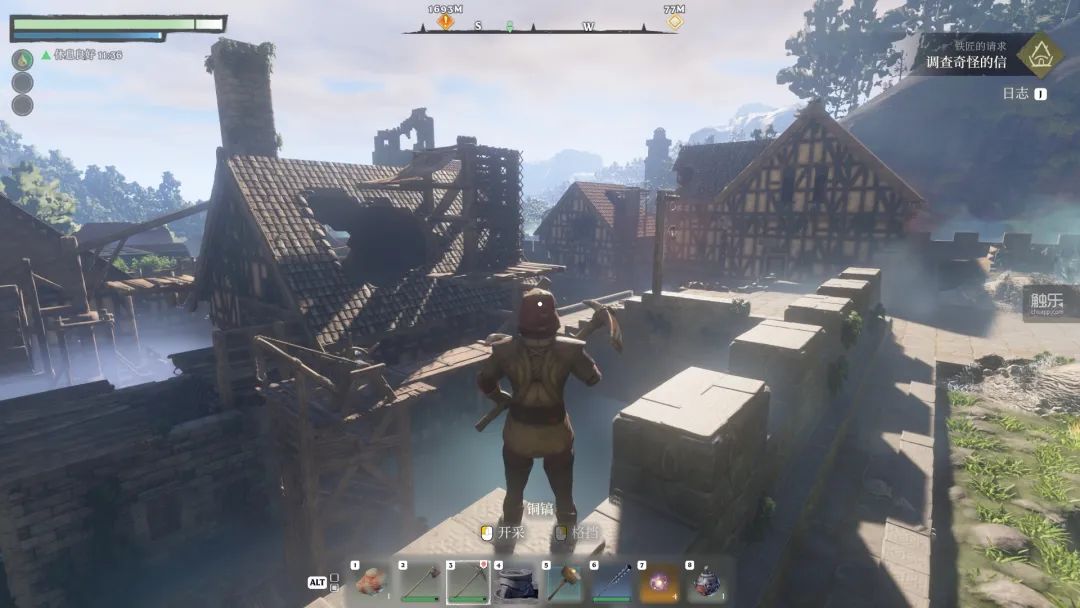Click the green player marker on compass

click(x=509, y=26)
